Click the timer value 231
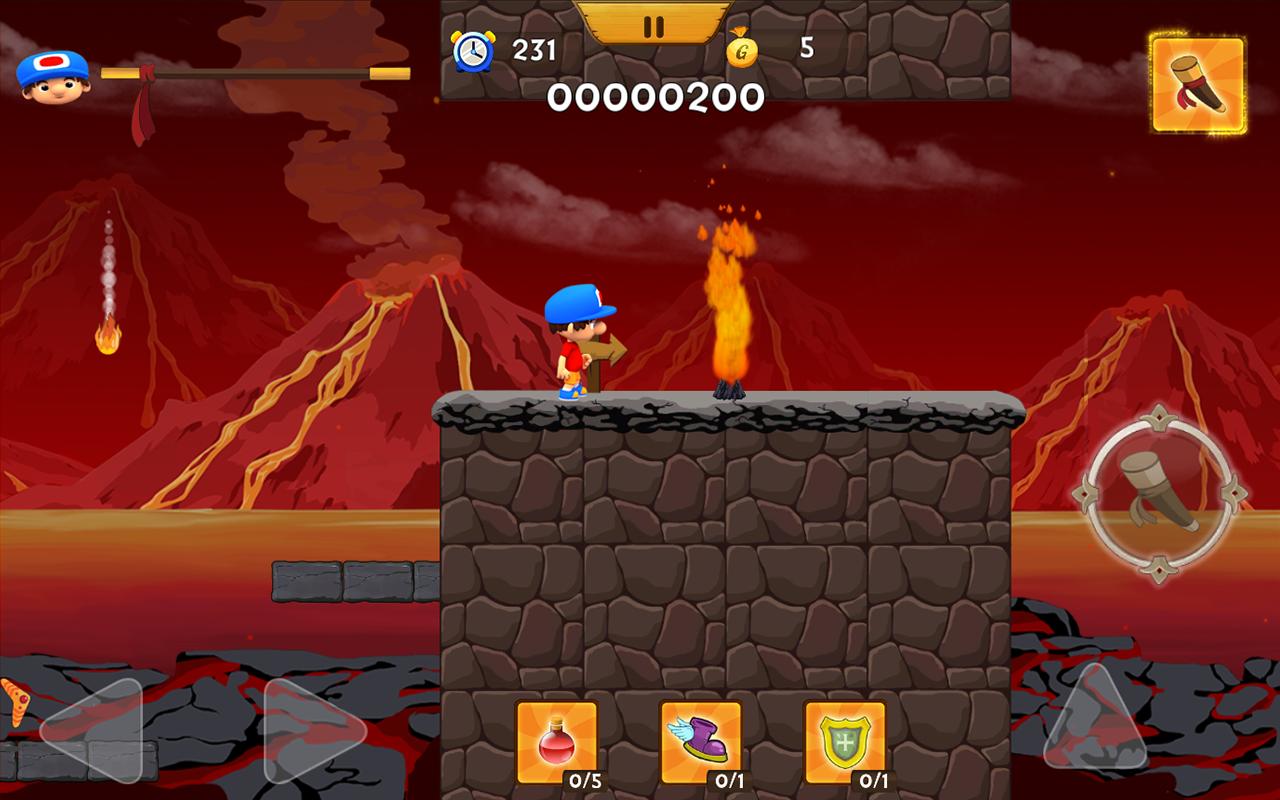Viewport: 1280px width, 800px height. click(x=533, y=49)
